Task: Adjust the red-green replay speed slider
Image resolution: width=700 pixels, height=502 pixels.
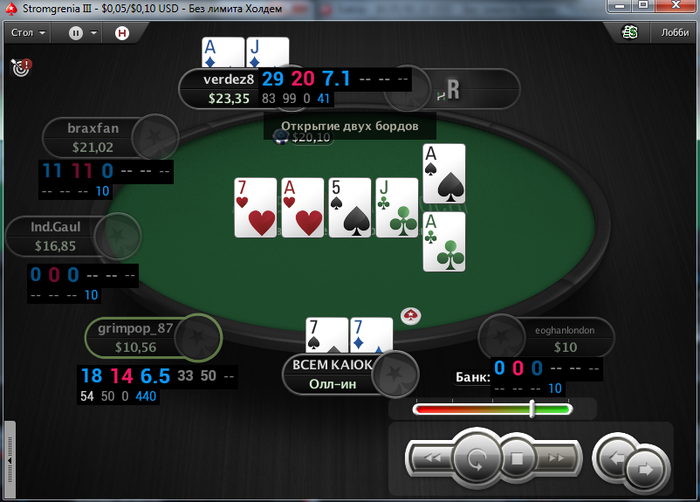Action: [x=532, y=408]
